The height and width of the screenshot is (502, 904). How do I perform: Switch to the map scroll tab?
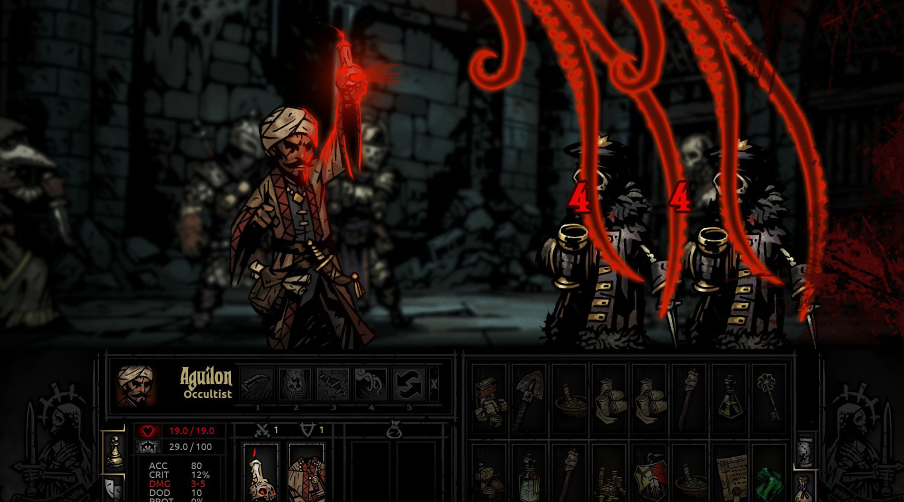tap(805, 452)
